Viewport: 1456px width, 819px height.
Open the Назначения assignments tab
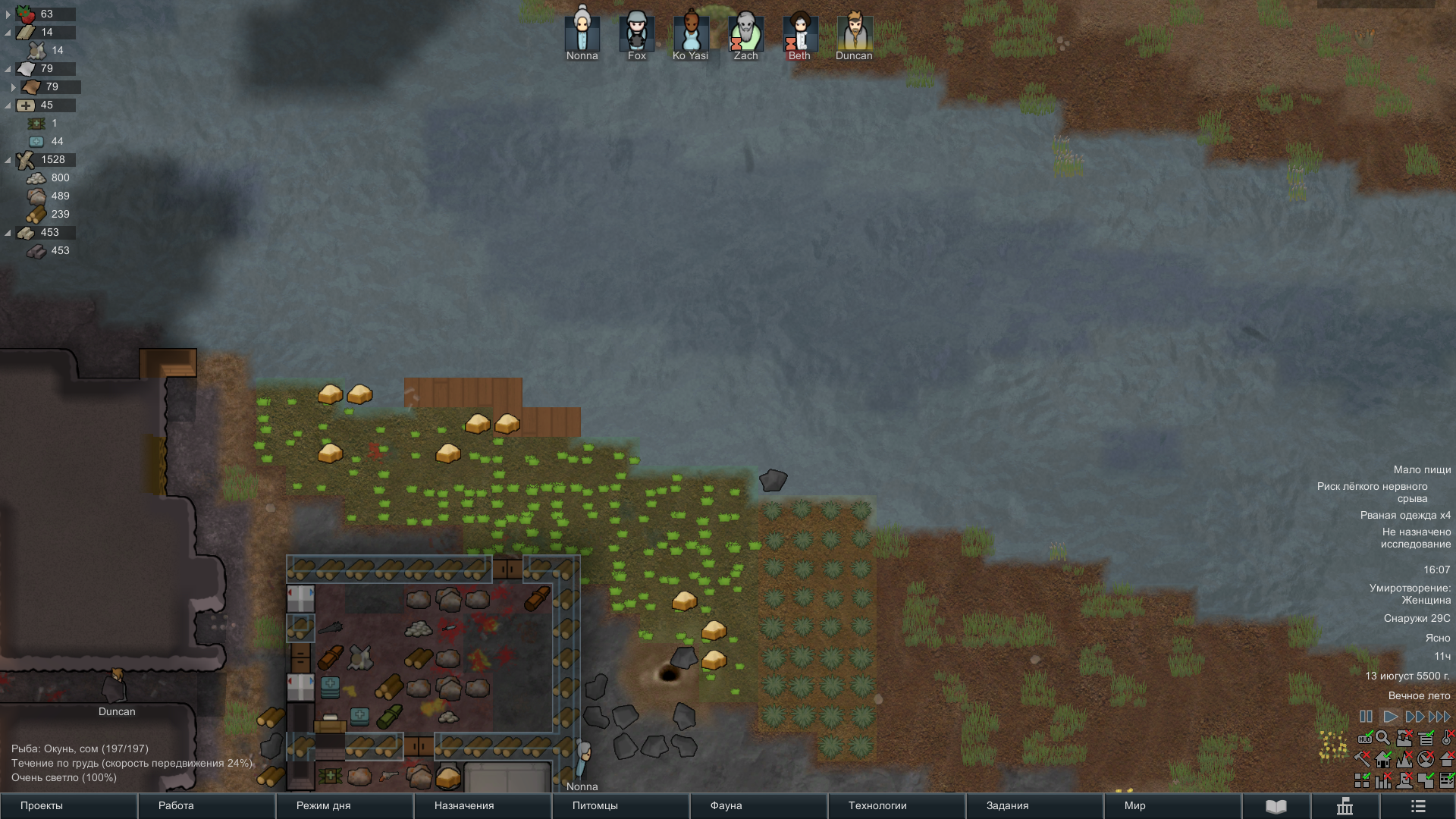point(482,805)
